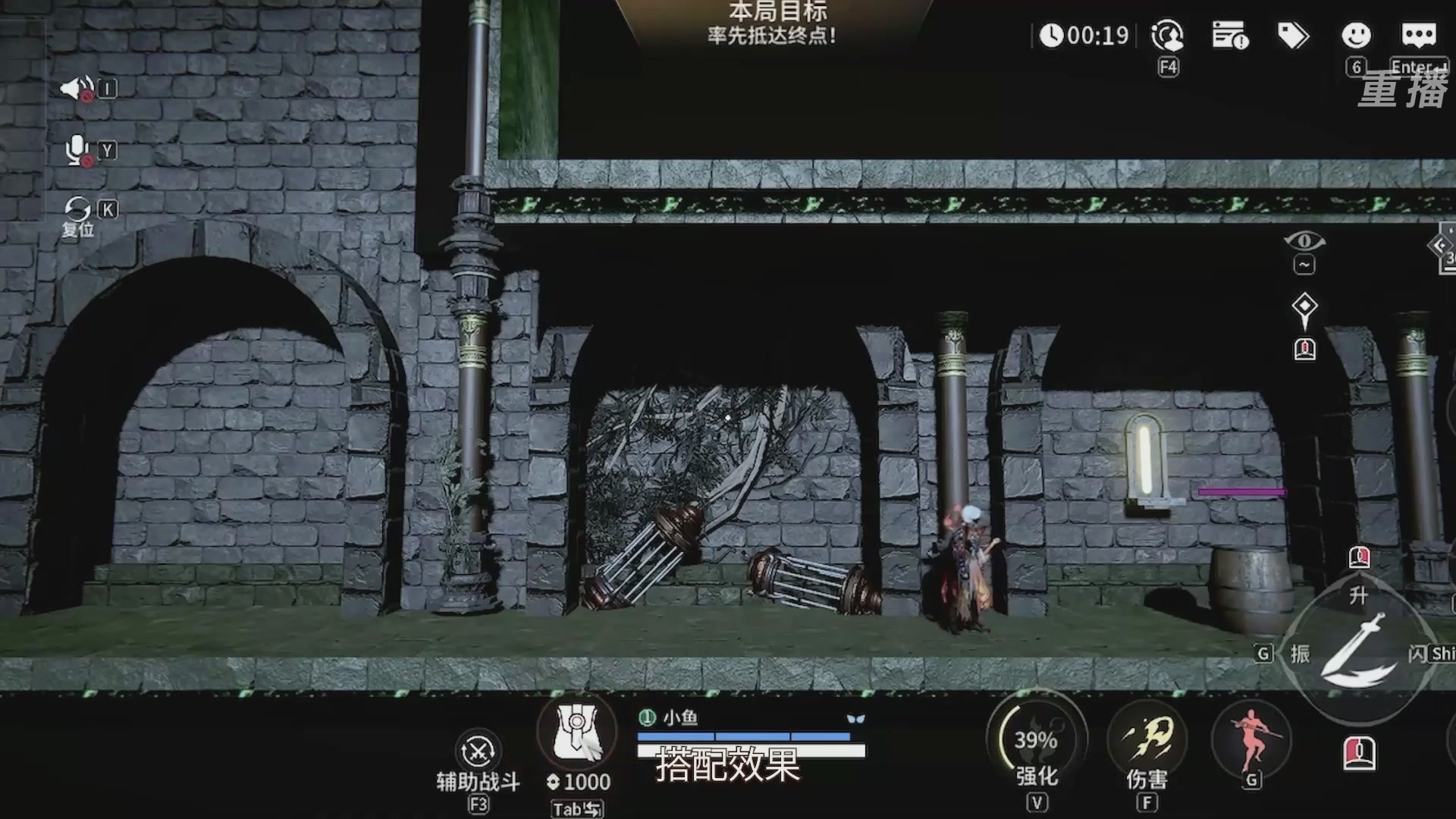Image resolution: width=1456 pixels, height=819 pixels.
Task: Open the team/player panel icon (F4)
Action: pos(1169,35)
